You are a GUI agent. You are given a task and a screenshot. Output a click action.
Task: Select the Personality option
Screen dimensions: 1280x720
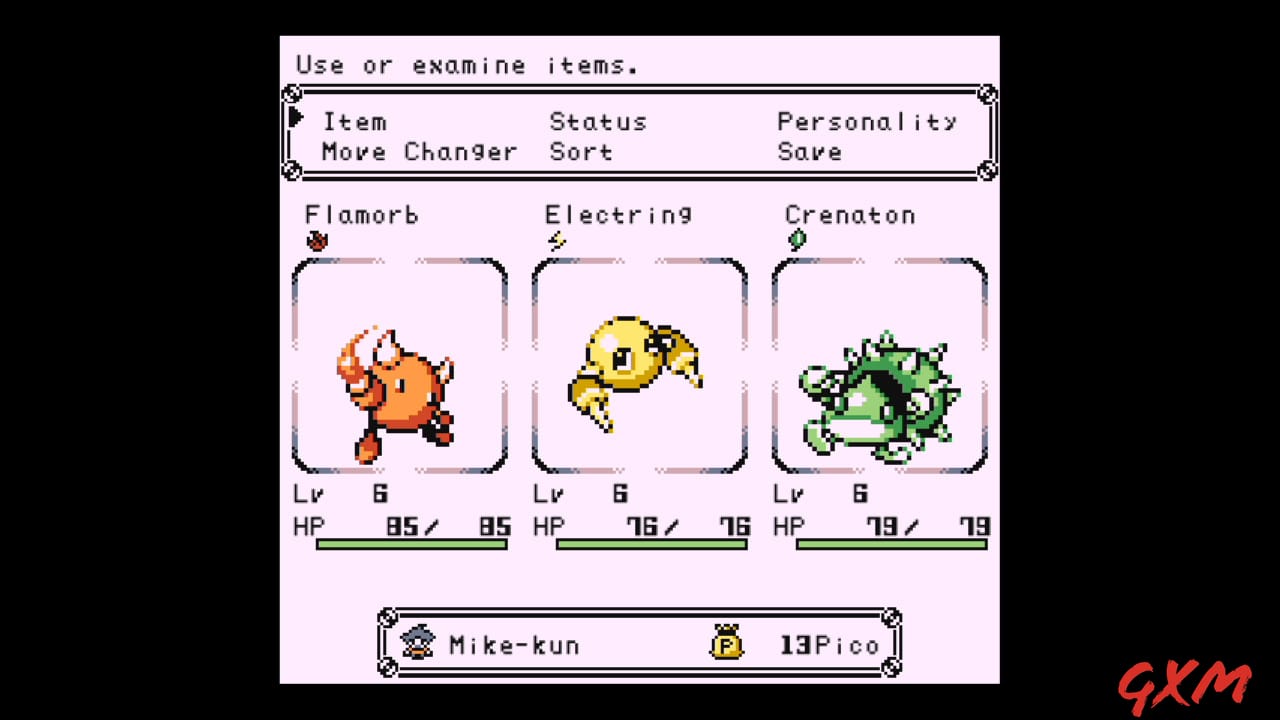pos(866,121)
